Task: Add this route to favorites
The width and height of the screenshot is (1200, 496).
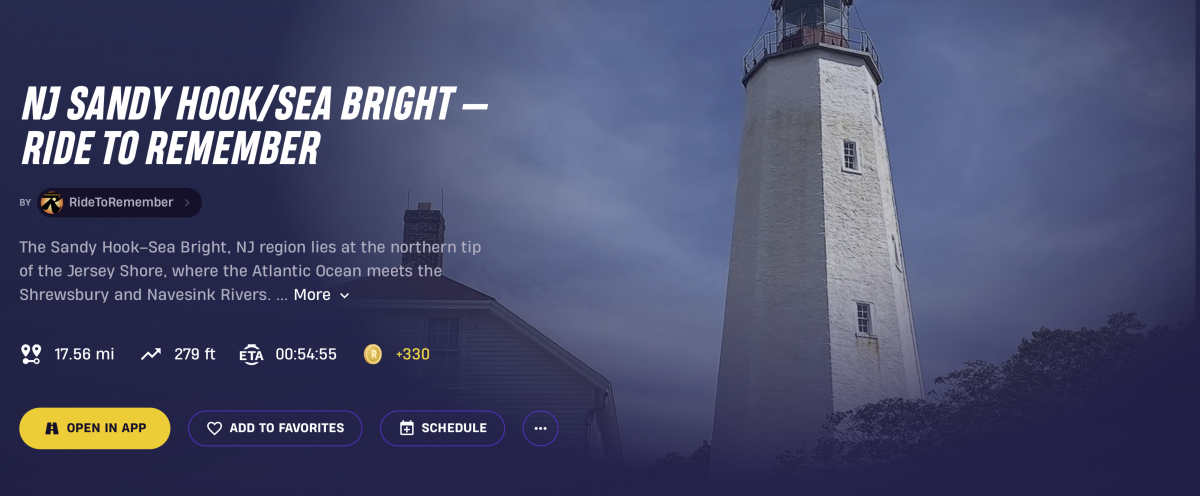Action: (x=275, y=428)
